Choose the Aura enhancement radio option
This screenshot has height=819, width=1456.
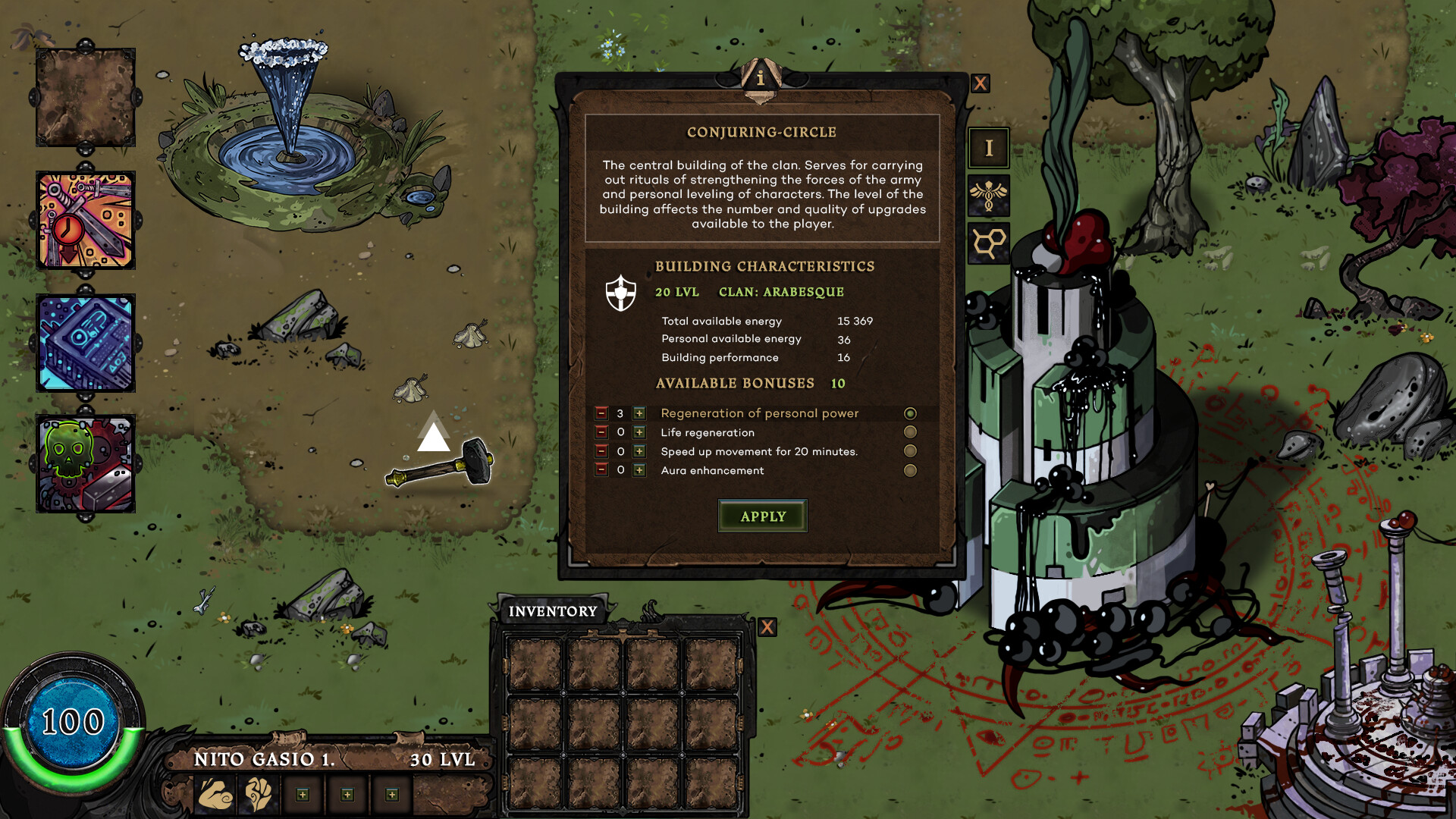coord(910,470)
